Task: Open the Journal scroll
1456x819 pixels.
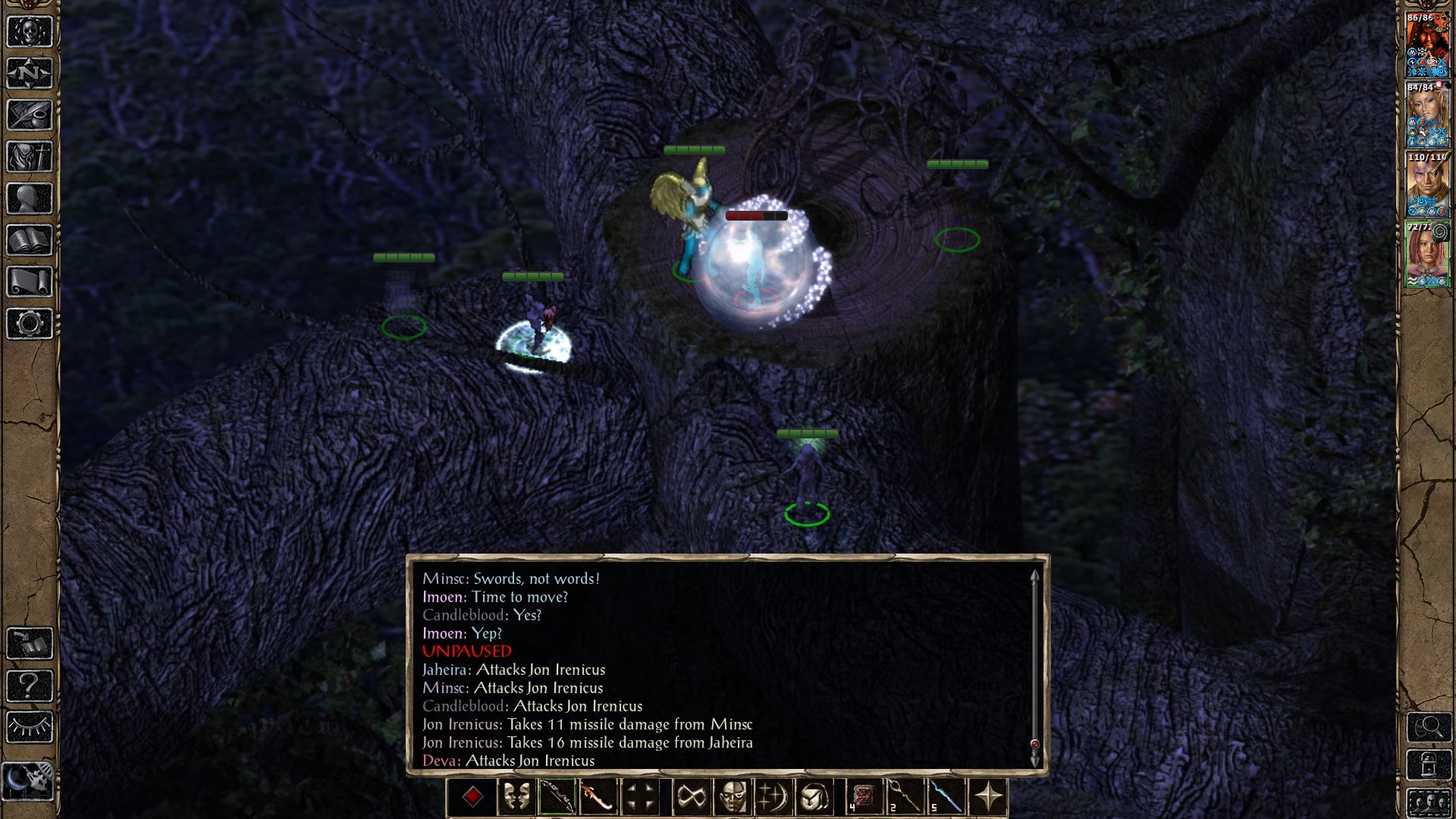Action: click(x=30, y=114)
